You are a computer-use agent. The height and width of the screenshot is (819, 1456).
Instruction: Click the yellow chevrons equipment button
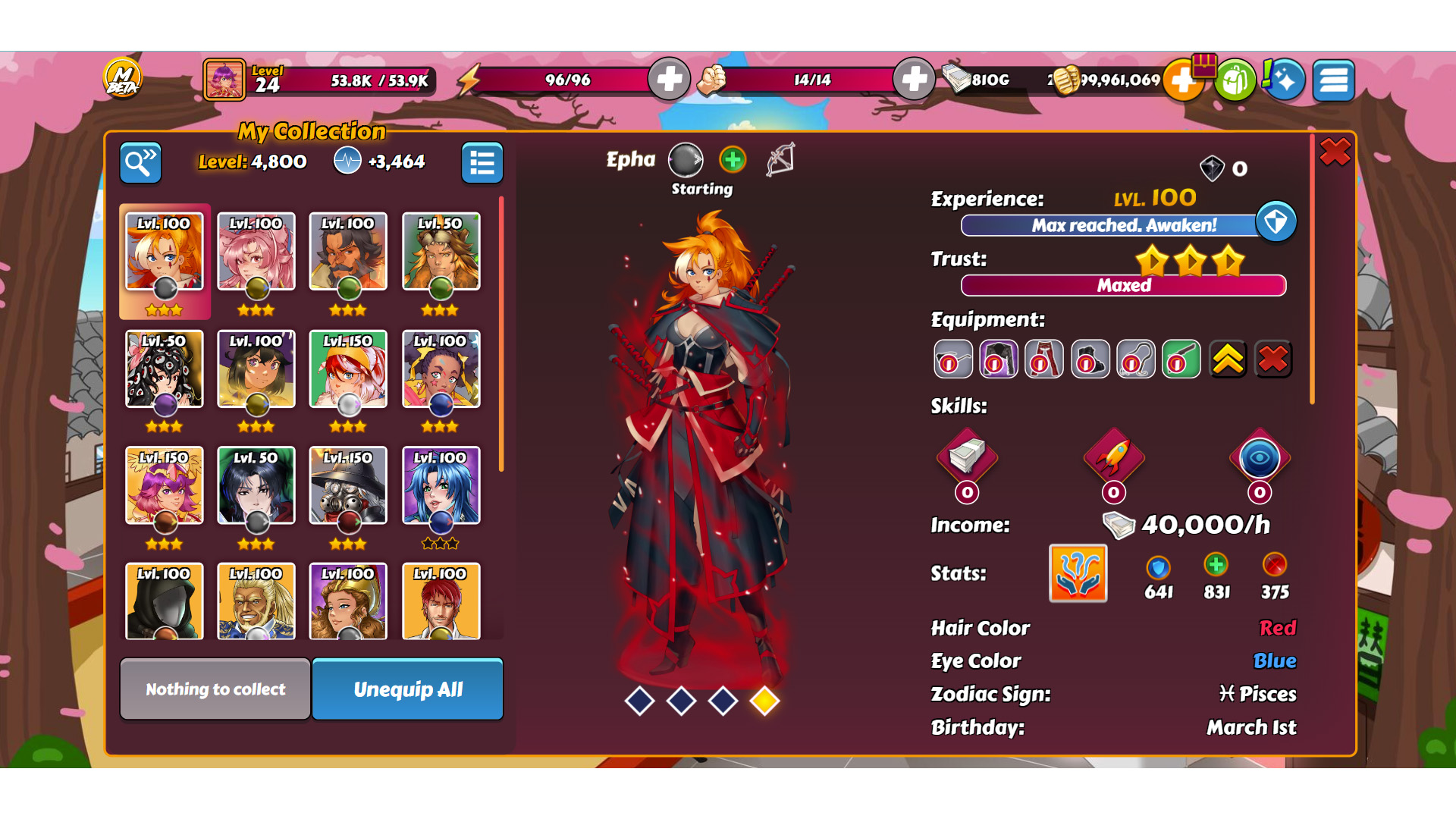pyautogui.click(x=1228, y=359)
